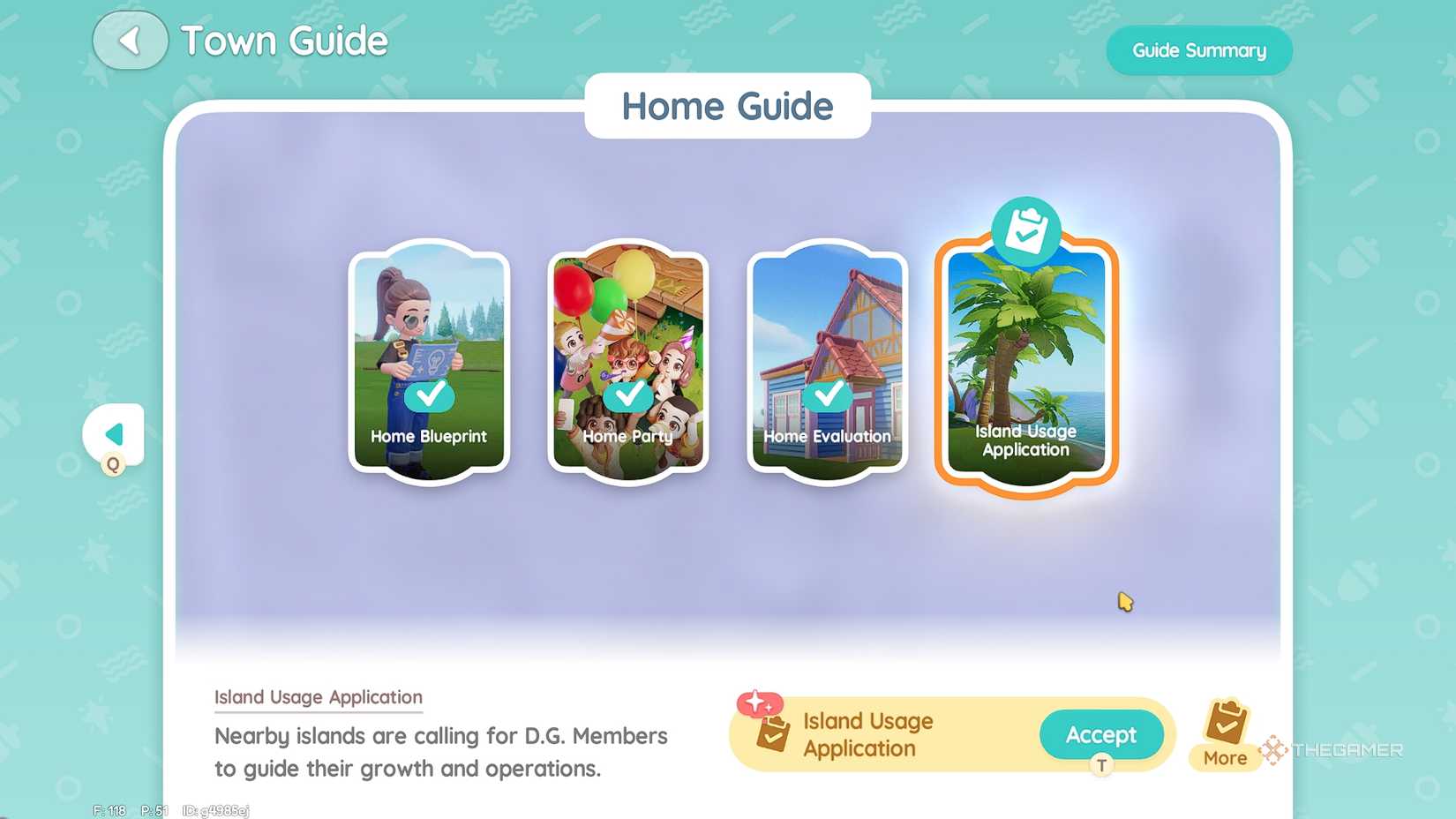This screenshot has width=1456, height=819.
Task: Toggle the checkmark on Home Evaluation card
Action: tap(828, 398)
